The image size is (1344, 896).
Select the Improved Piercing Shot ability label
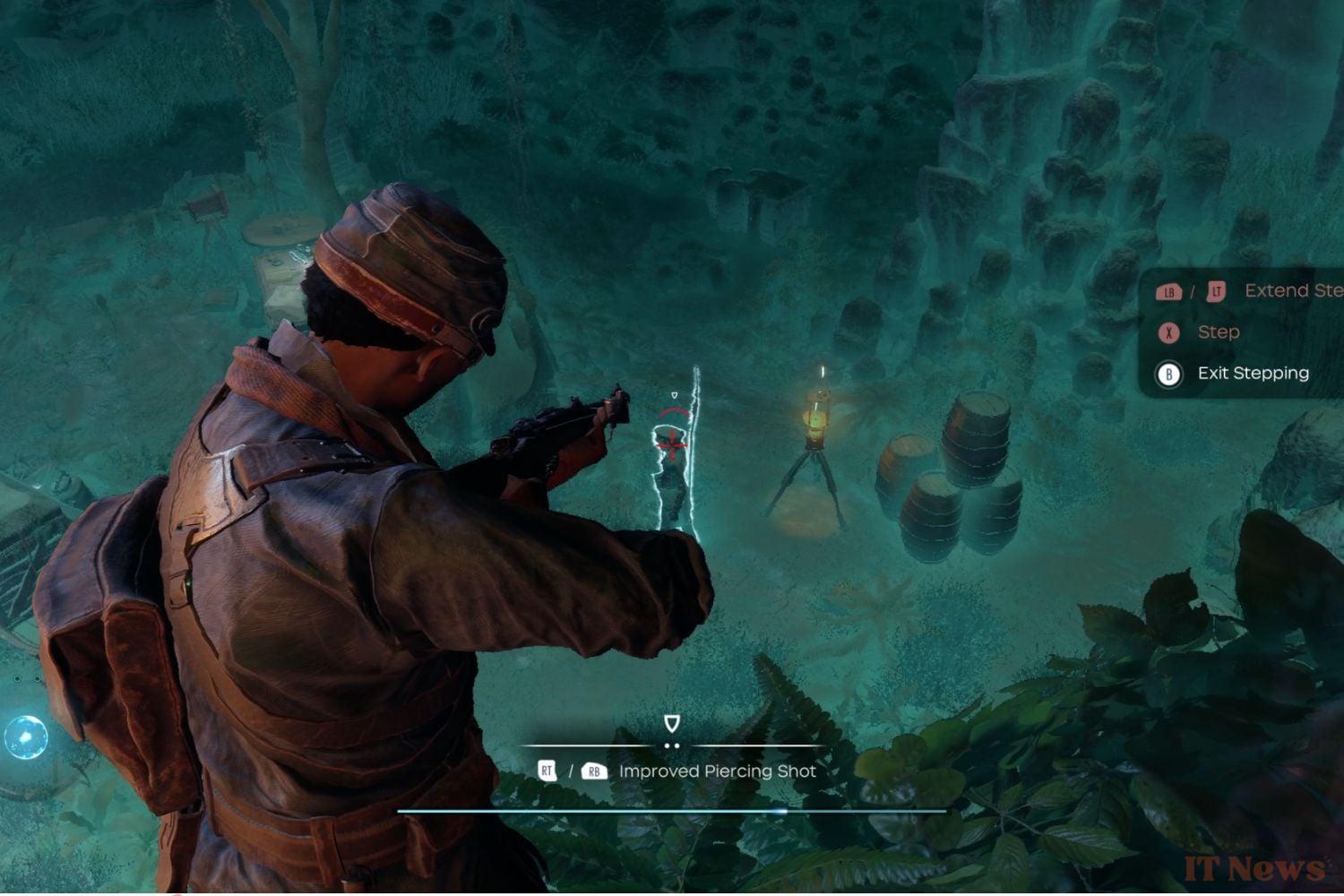point(717,771)
